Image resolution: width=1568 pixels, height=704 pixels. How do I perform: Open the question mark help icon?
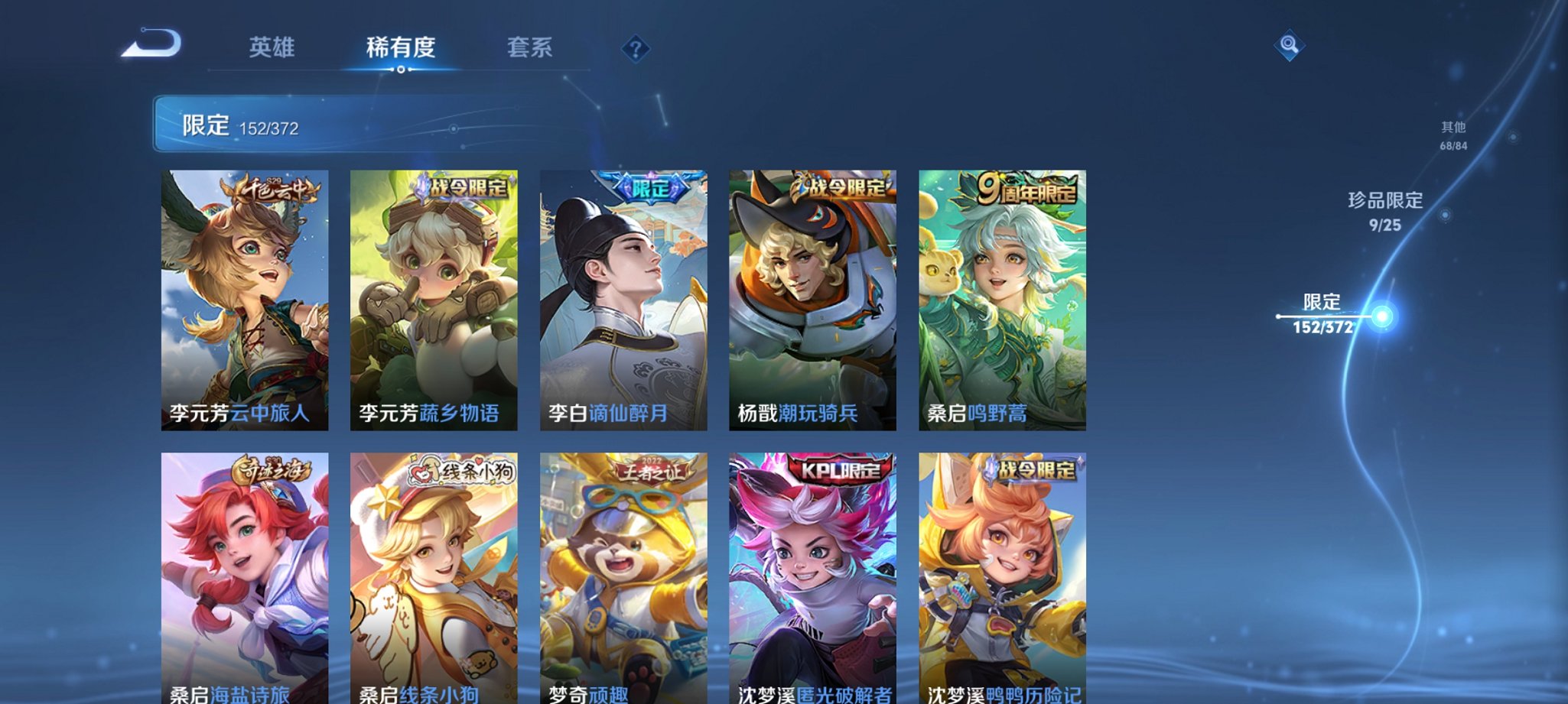tap(634, 49)
